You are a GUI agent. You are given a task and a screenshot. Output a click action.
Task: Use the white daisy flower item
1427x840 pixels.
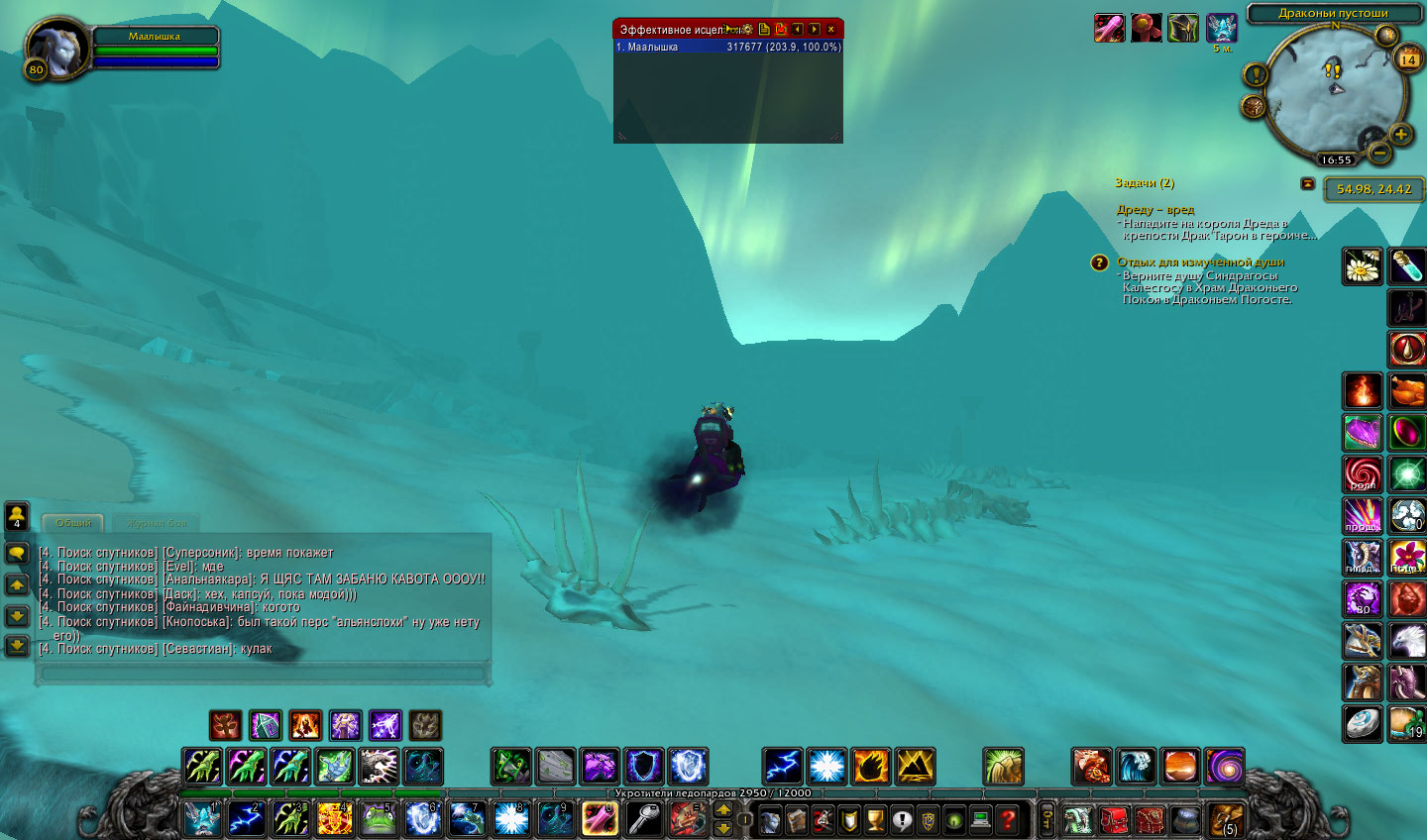pyautogui.click(x=1363, y=266)
